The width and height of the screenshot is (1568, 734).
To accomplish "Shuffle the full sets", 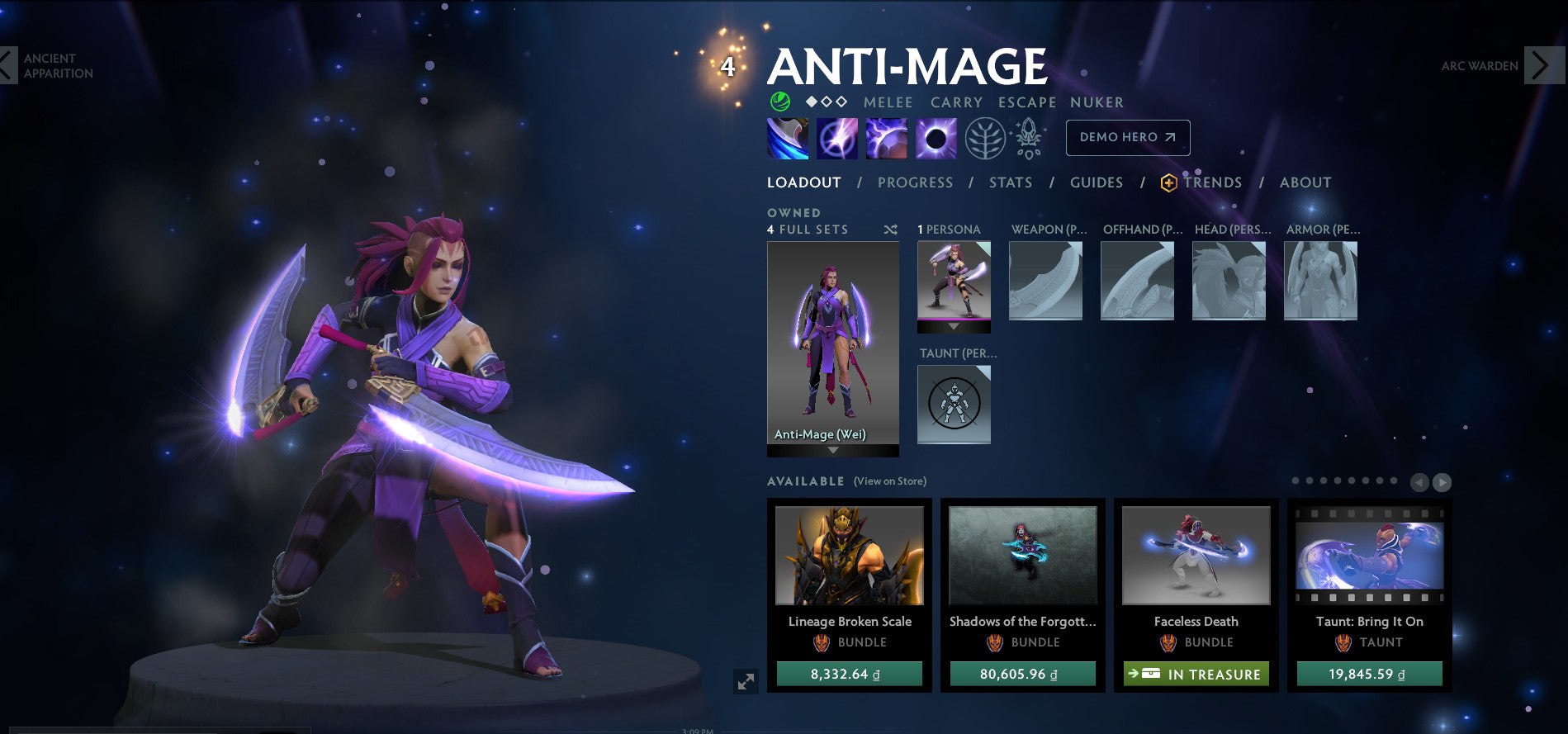I will tap(890, 230).
